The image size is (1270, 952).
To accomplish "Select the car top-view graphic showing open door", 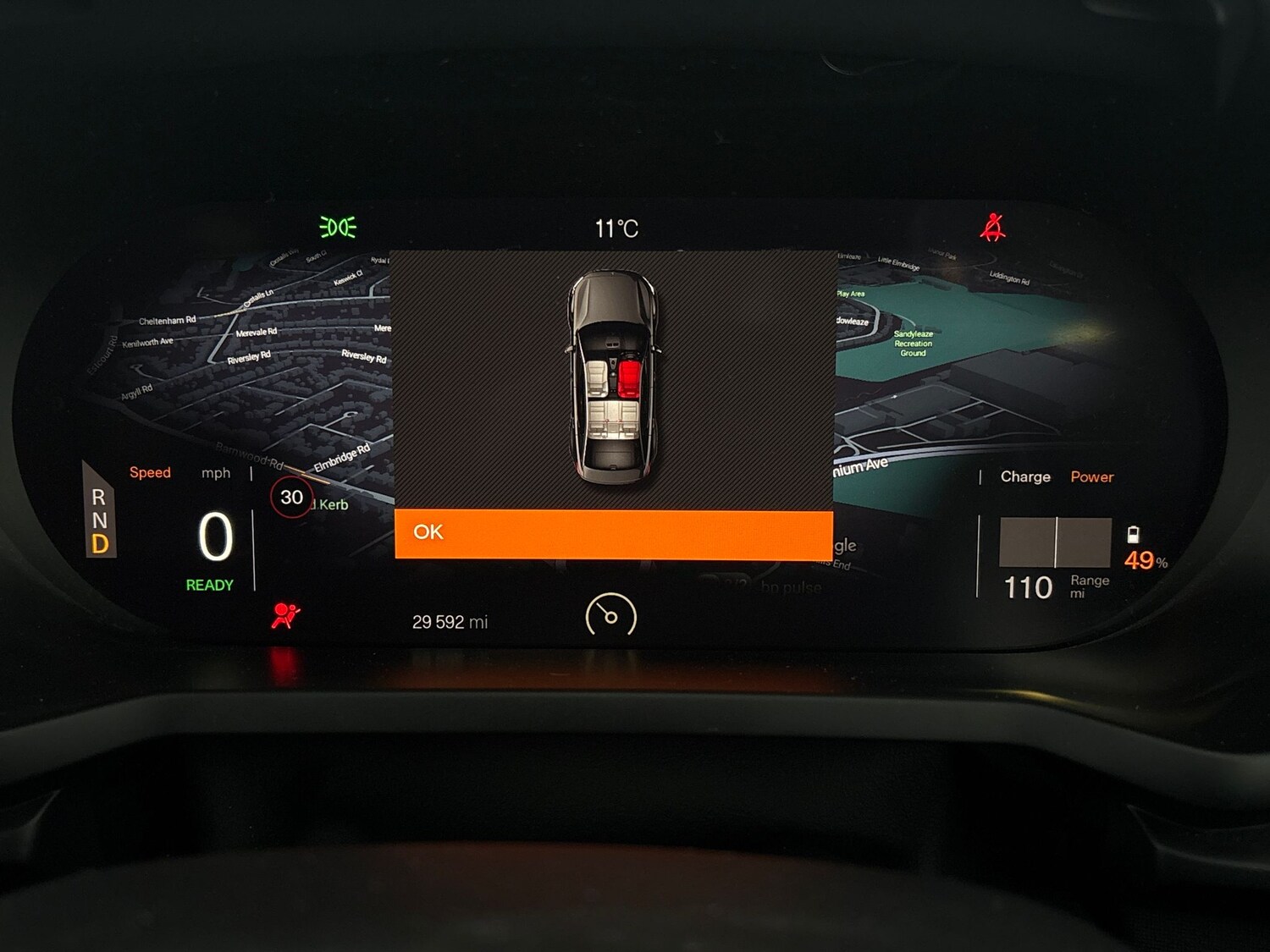I will pyautogui.click(x=616, y=374).
